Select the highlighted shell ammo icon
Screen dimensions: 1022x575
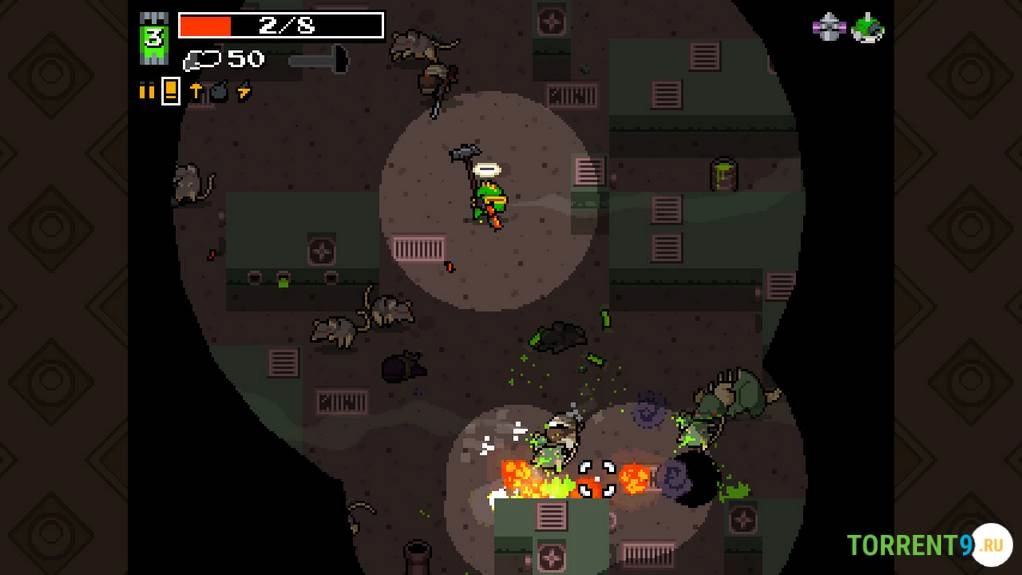pyautogui.click(x=171, y=92)
